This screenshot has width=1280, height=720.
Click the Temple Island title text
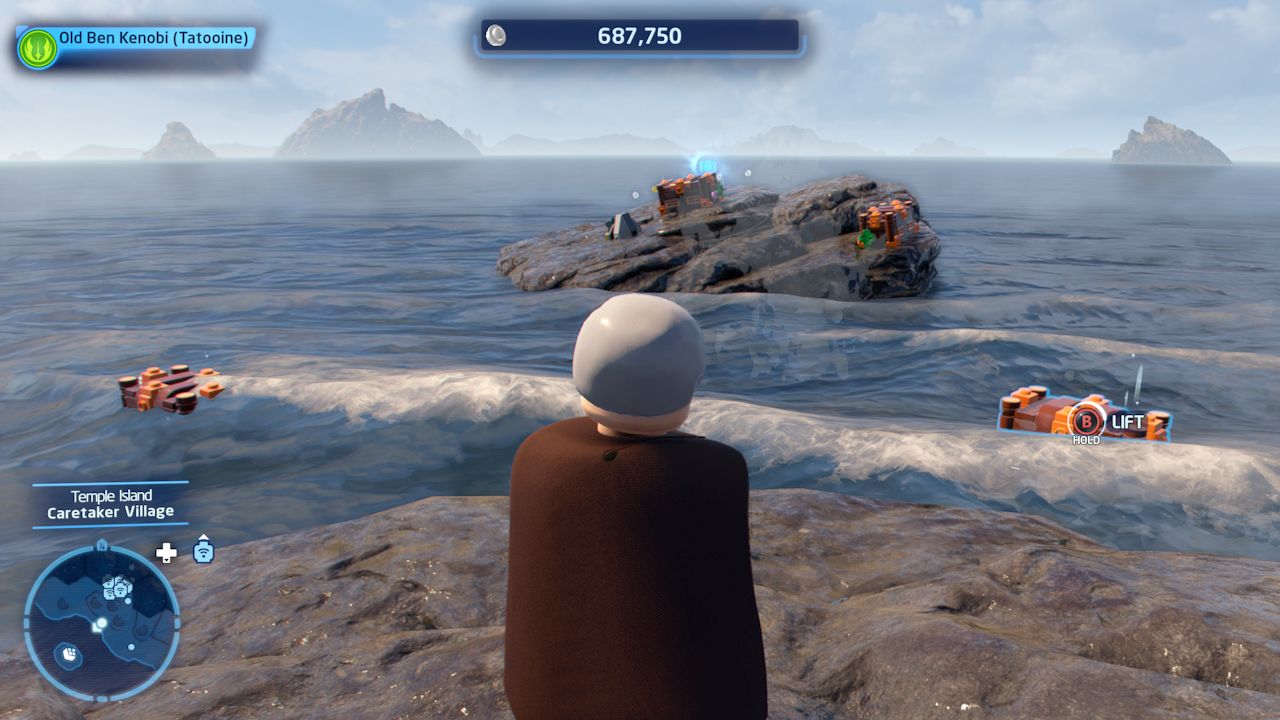(x=111, y=494)
